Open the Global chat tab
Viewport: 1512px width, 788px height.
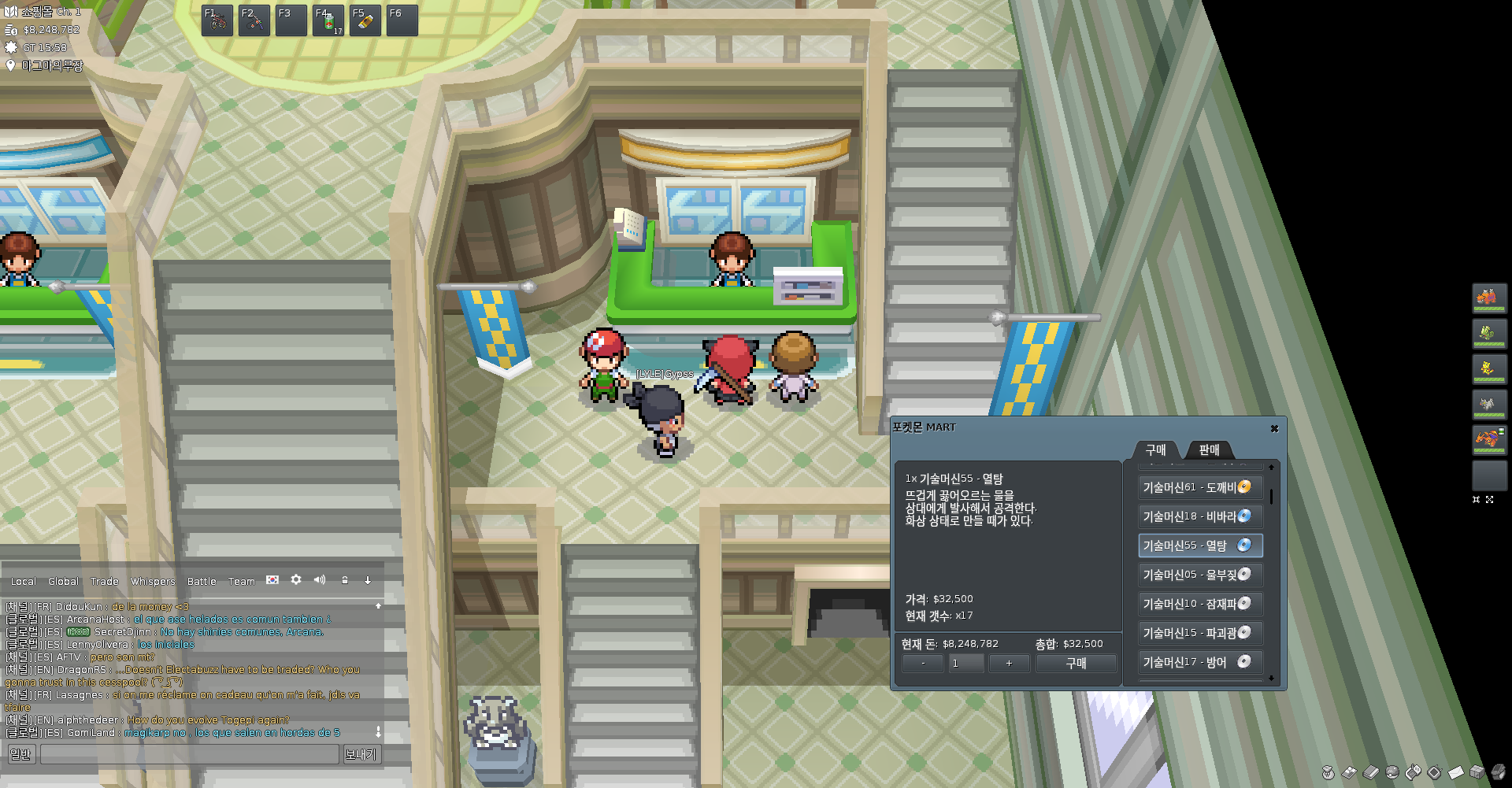[x=63, y=582]
